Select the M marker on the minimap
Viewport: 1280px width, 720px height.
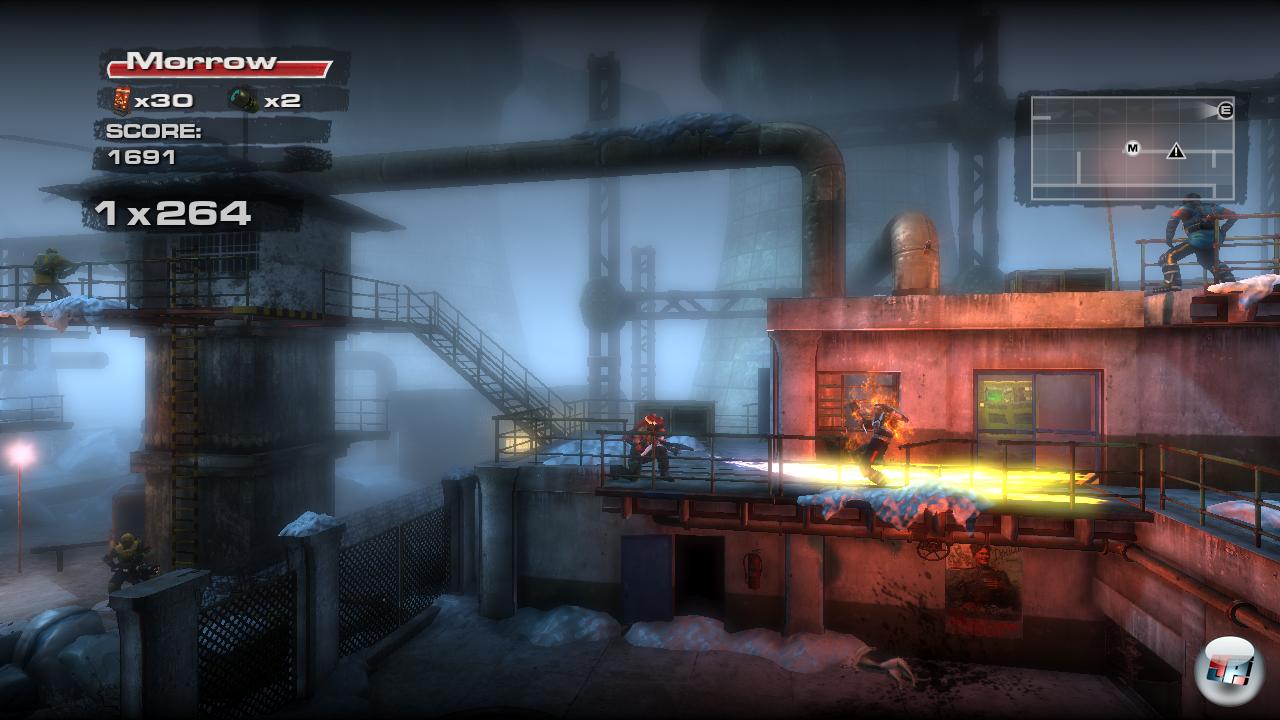click(x=1133, y=149)
